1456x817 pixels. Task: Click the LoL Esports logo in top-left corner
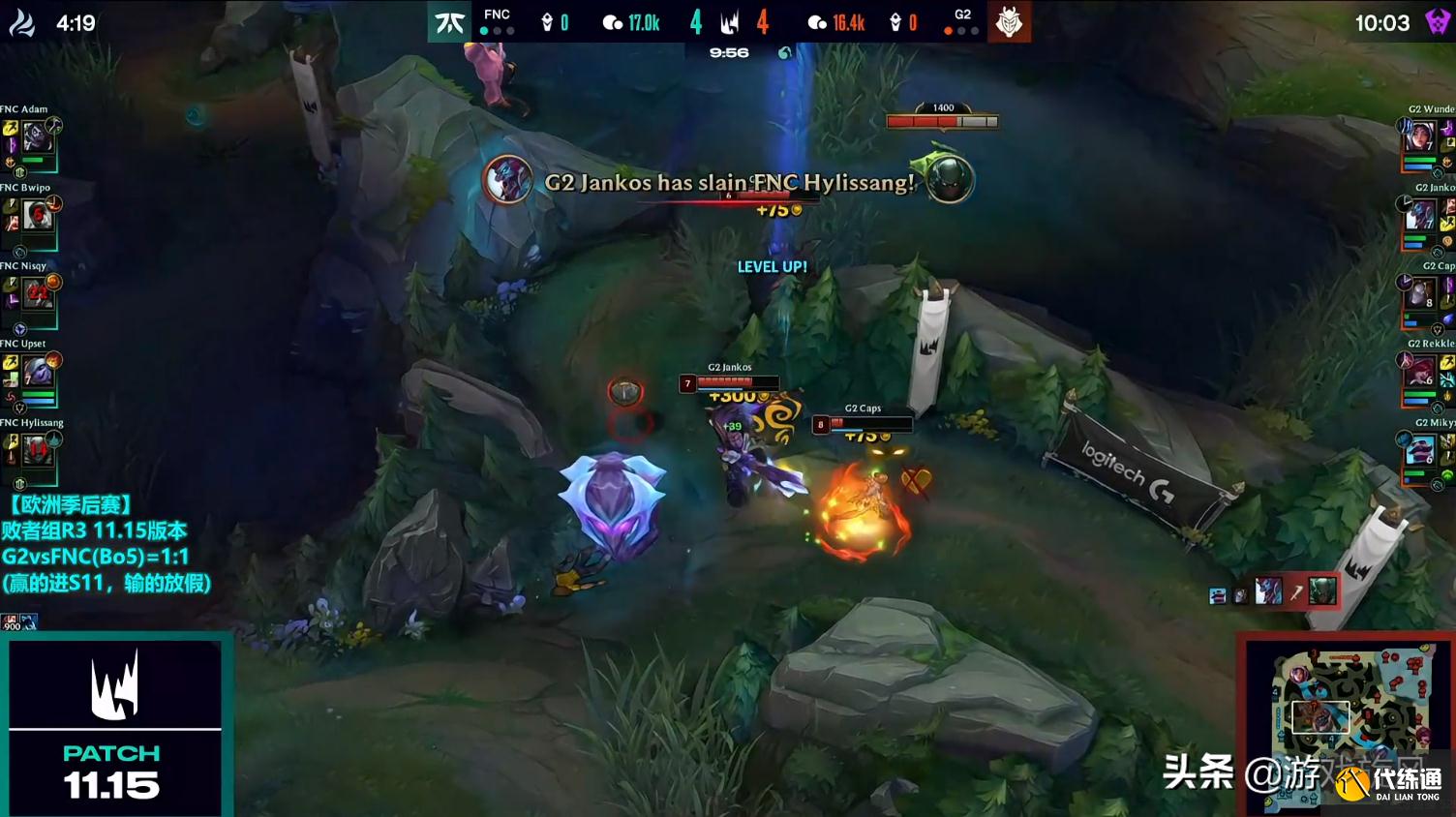coord(21,20)
